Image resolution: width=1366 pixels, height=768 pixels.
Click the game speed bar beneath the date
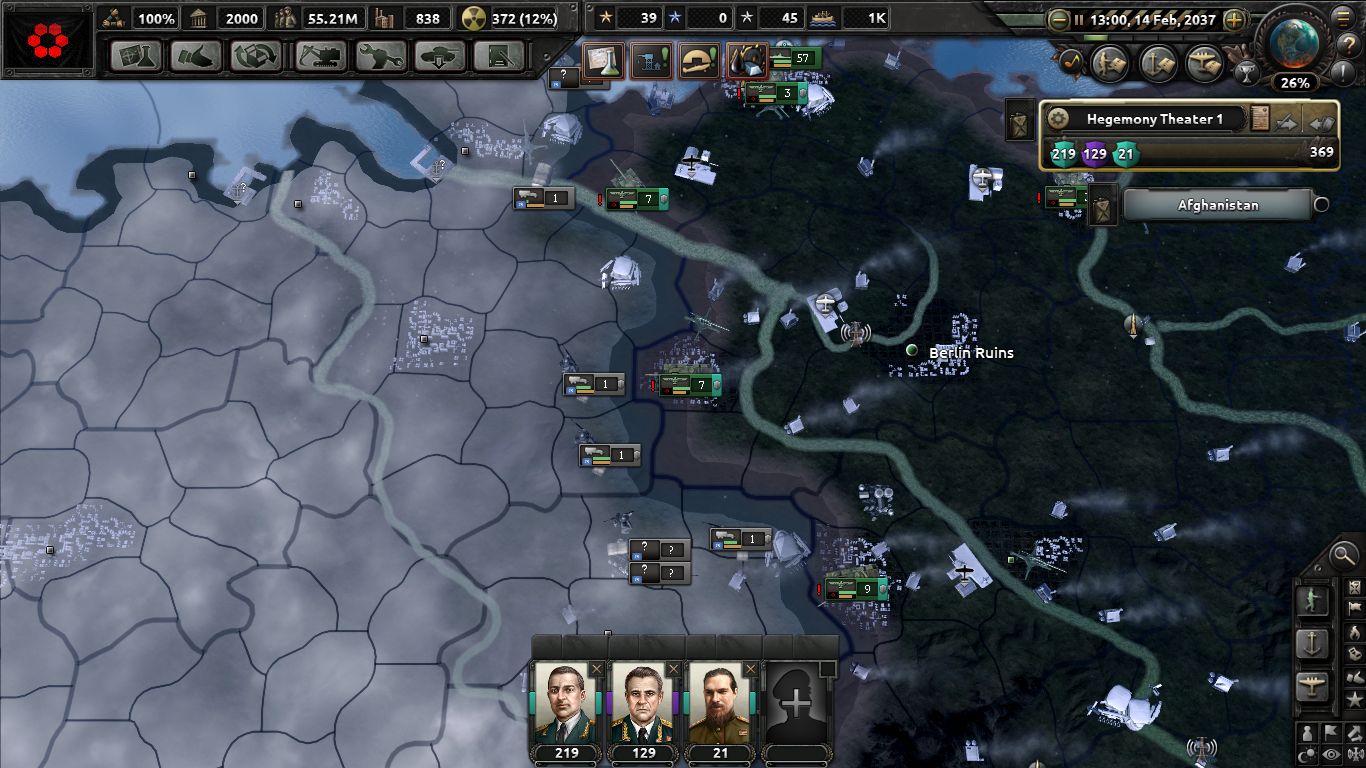1145,38
